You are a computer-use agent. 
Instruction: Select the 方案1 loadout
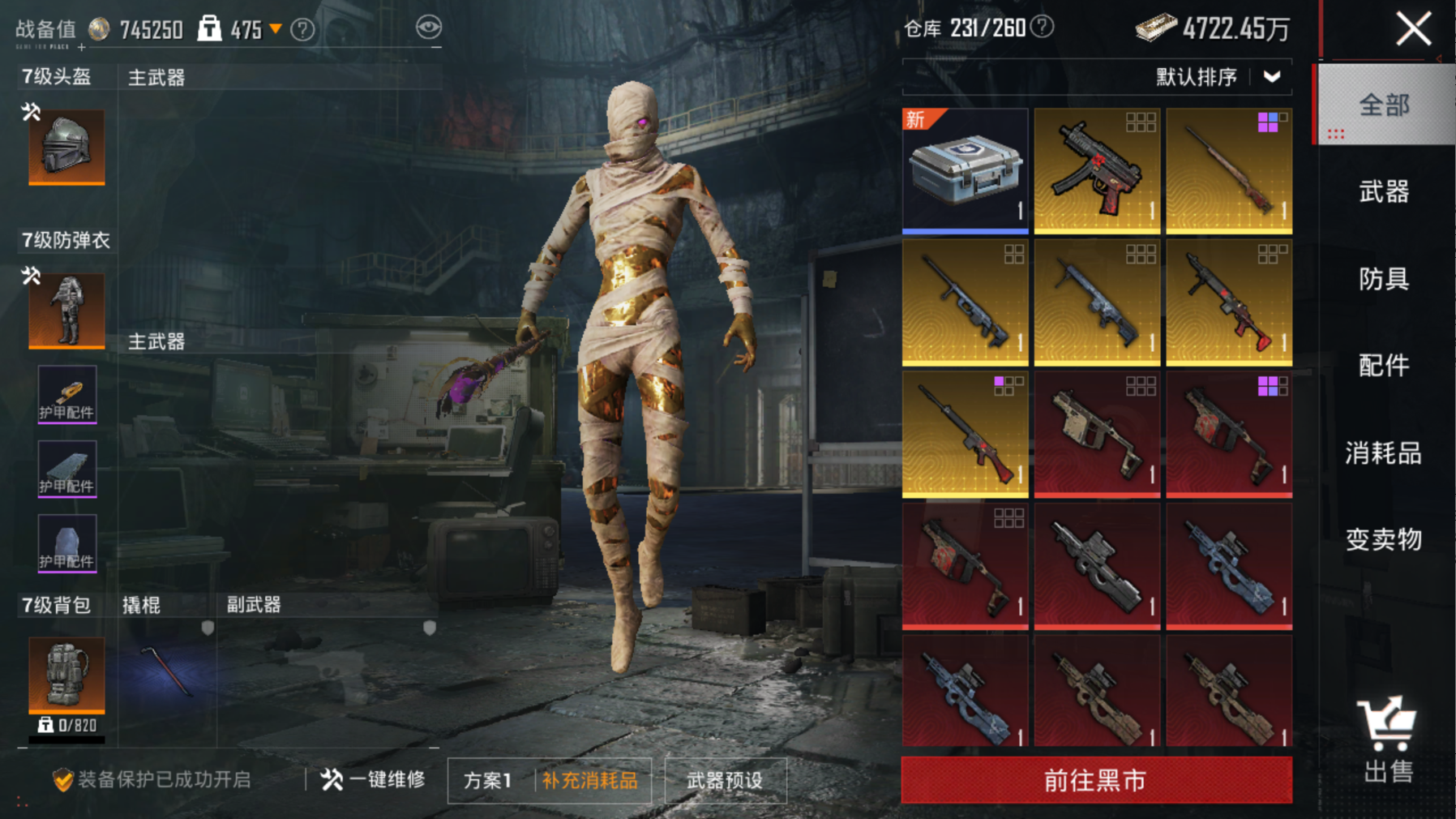pyautogui.click(x=488, y=780)
